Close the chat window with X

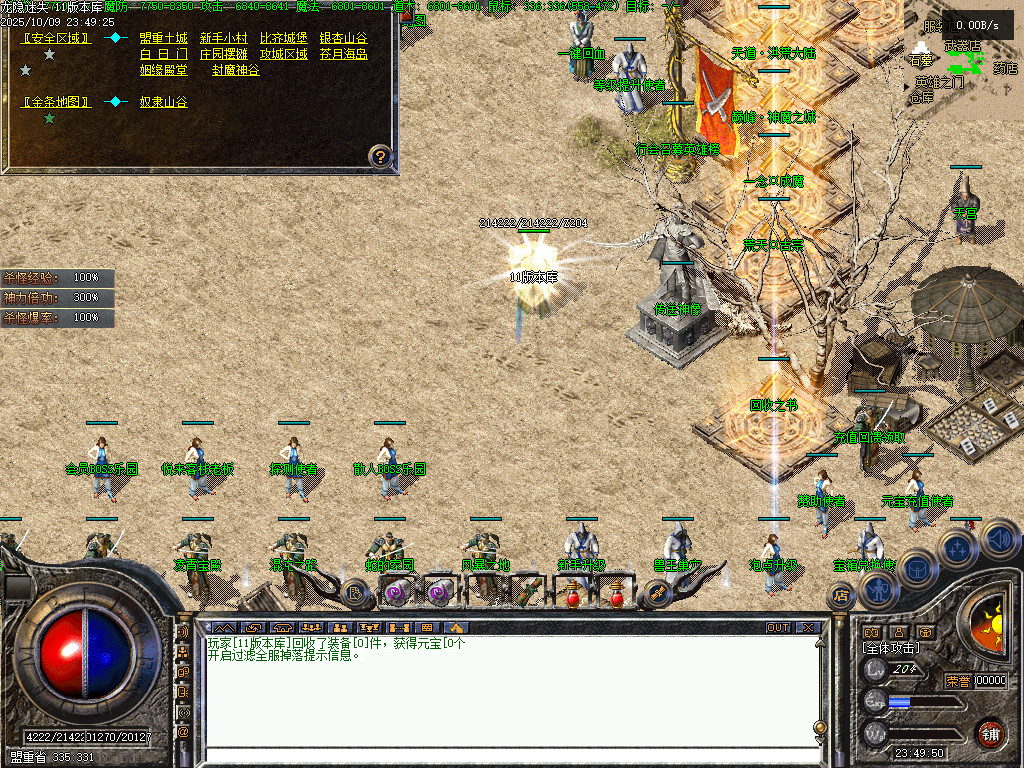click(x=809, y=627)
